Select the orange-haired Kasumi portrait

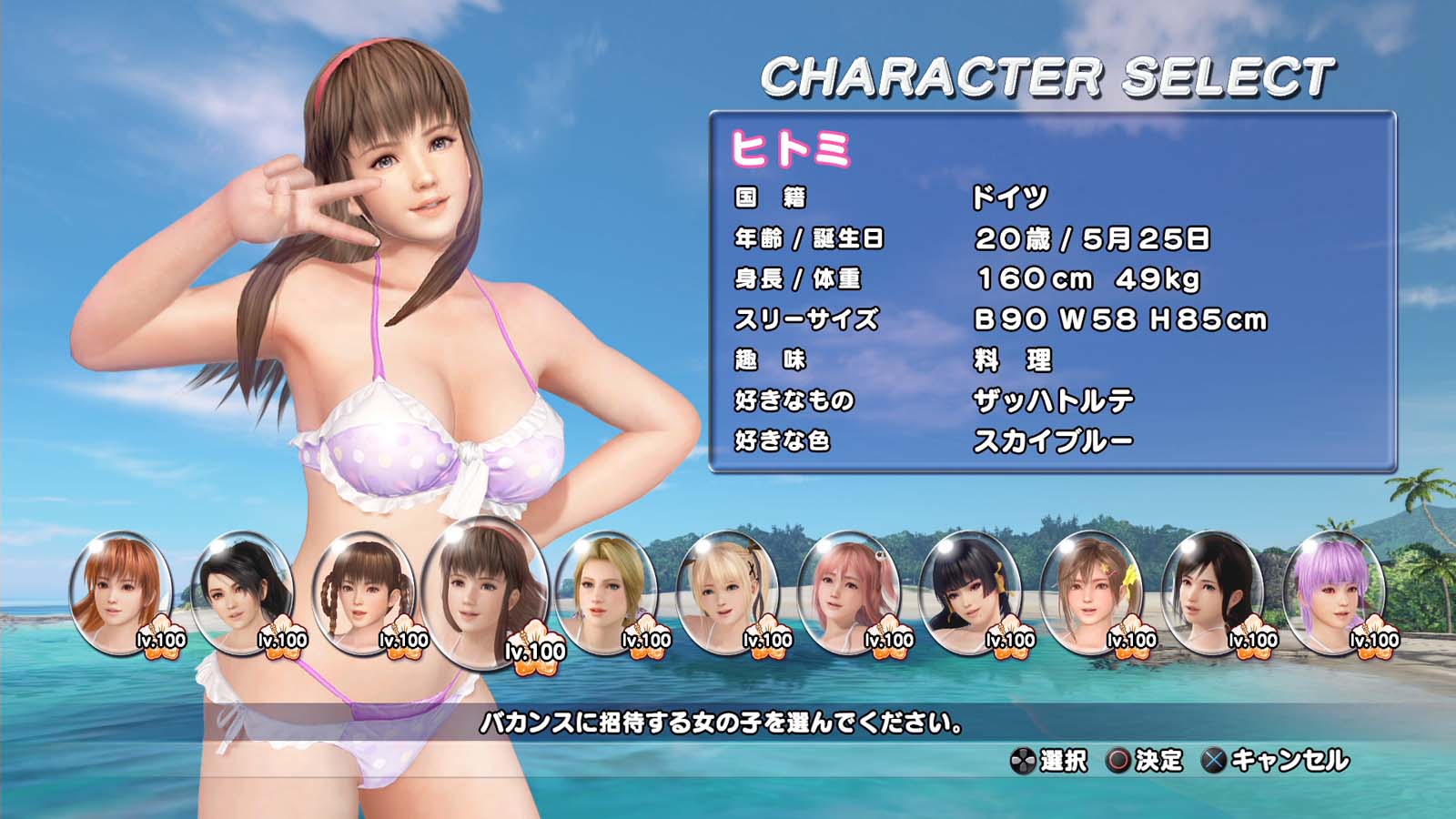120,591
